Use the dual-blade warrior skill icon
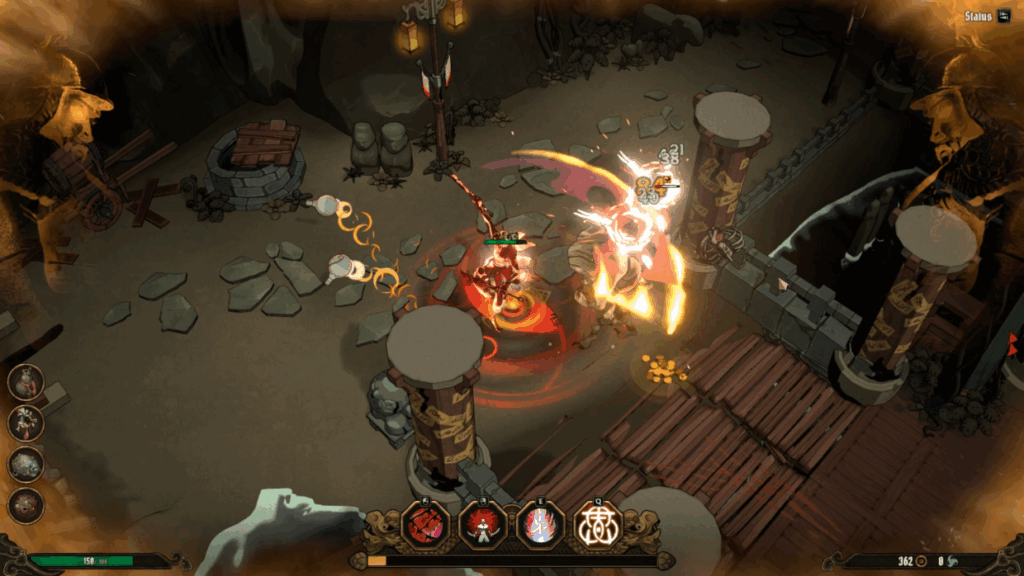This screenshot has width=1024, height=576. pyautogui.click(x=483, y=524)
